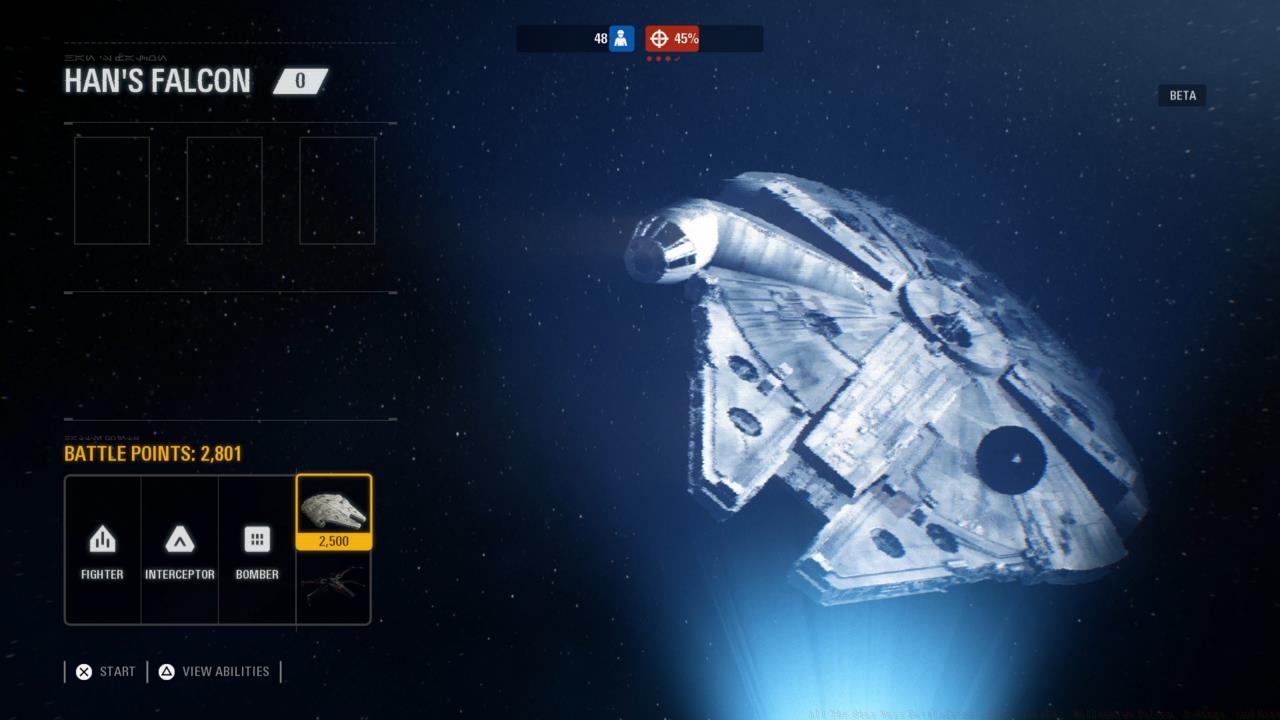Click the blue player count icon
The height and width of the screenshot is (720, 1280).
(x=621, y=38)
